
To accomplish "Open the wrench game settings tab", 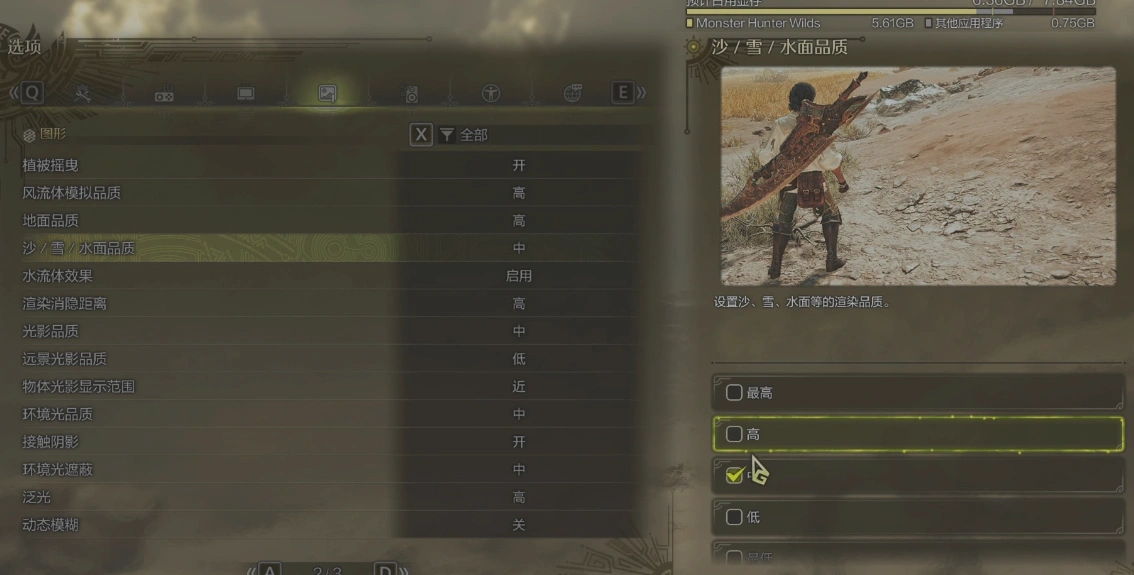I will tap(83, 94).
